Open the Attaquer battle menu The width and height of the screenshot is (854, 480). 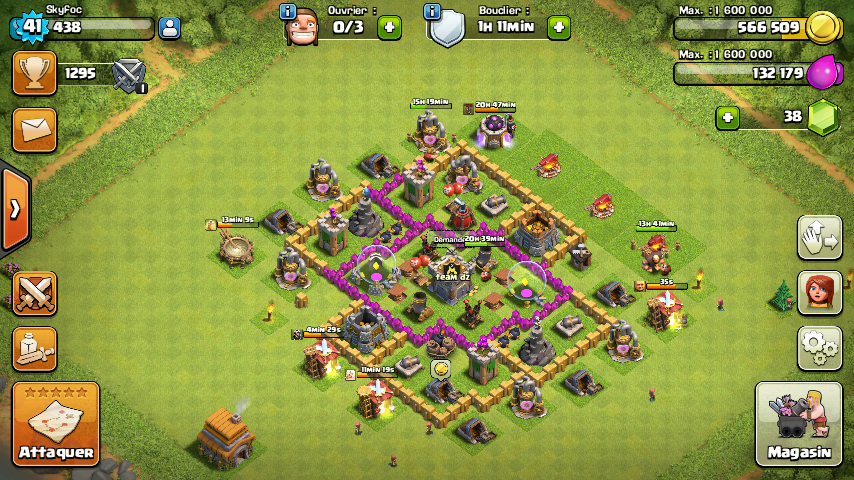tap(56, 423)
